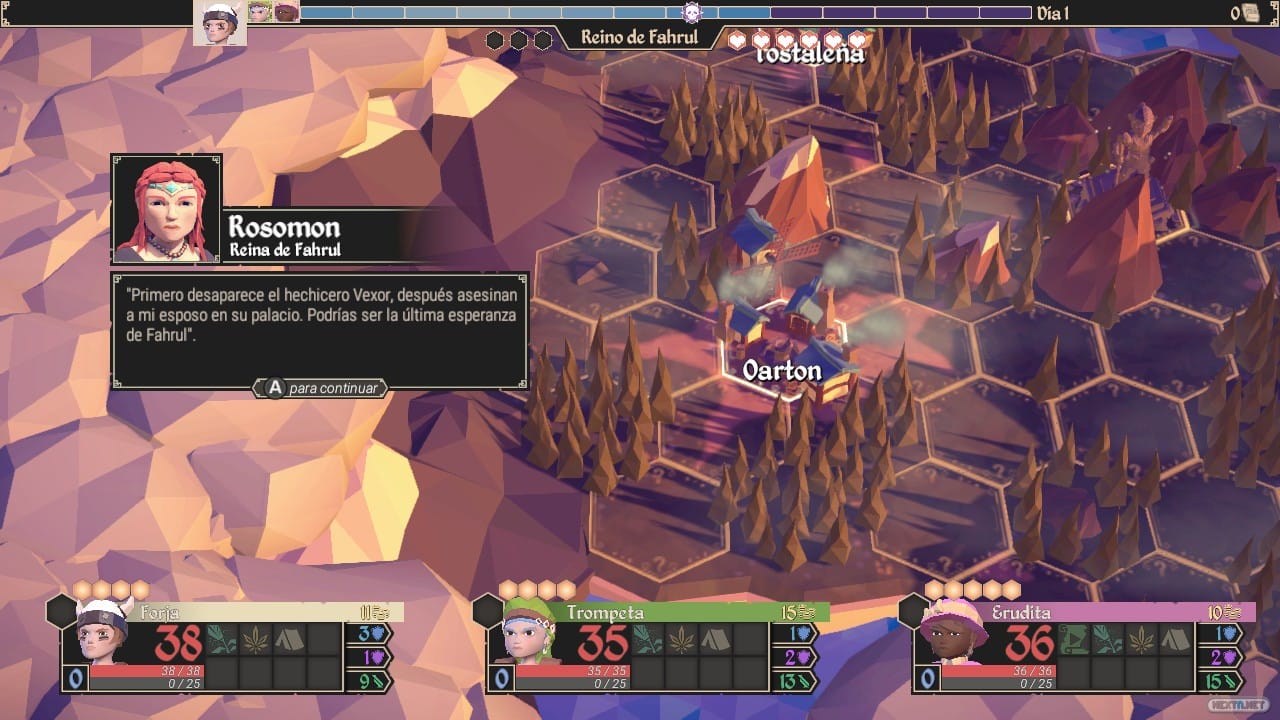
Task: Click the active turn portrait in timeline
Action: click(x=220, y=22)
